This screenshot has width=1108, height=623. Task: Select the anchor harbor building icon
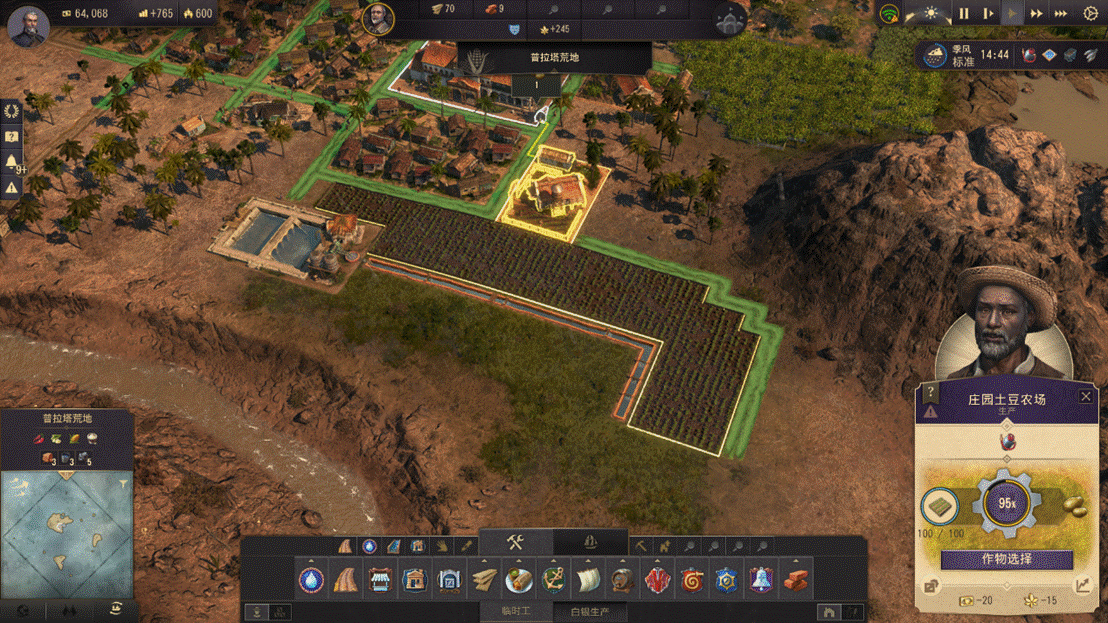coord(553,579)
